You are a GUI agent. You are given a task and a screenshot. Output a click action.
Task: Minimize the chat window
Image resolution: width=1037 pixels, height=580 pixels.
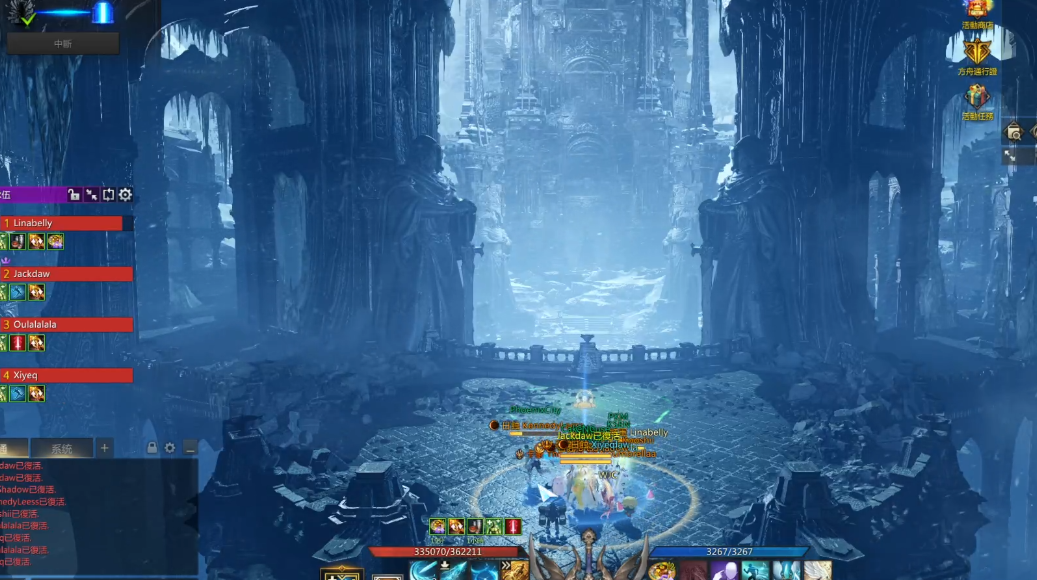pyautogui.click(x=189, y=448)
